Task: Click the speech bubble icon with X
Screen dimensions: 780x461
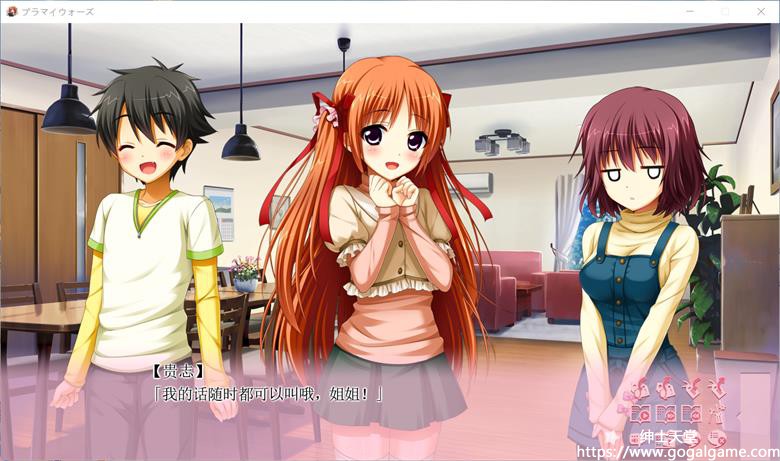Action: (717, 438)
